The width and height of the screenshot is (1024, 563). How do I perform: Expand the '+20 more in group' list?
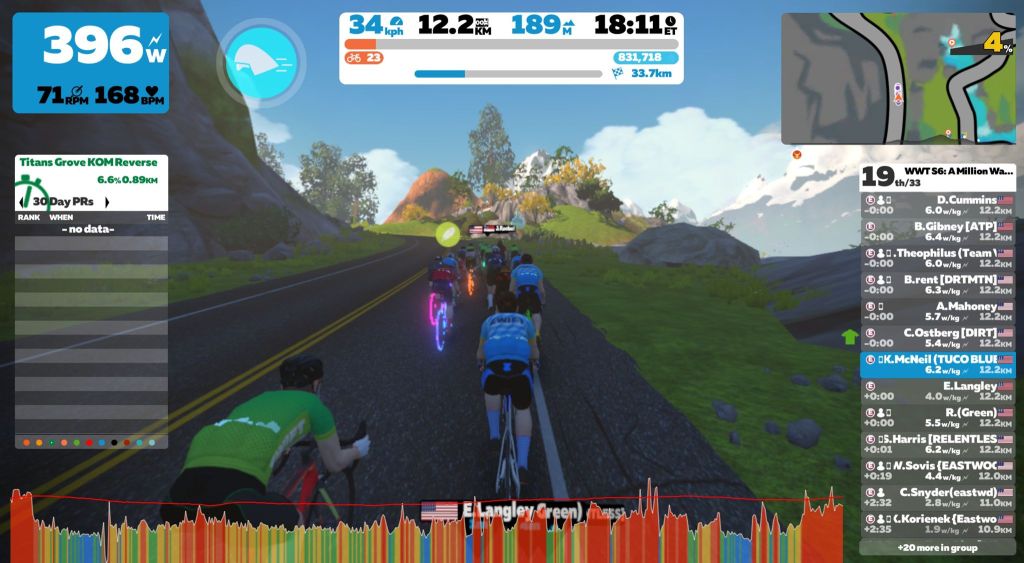coord(937,548)
